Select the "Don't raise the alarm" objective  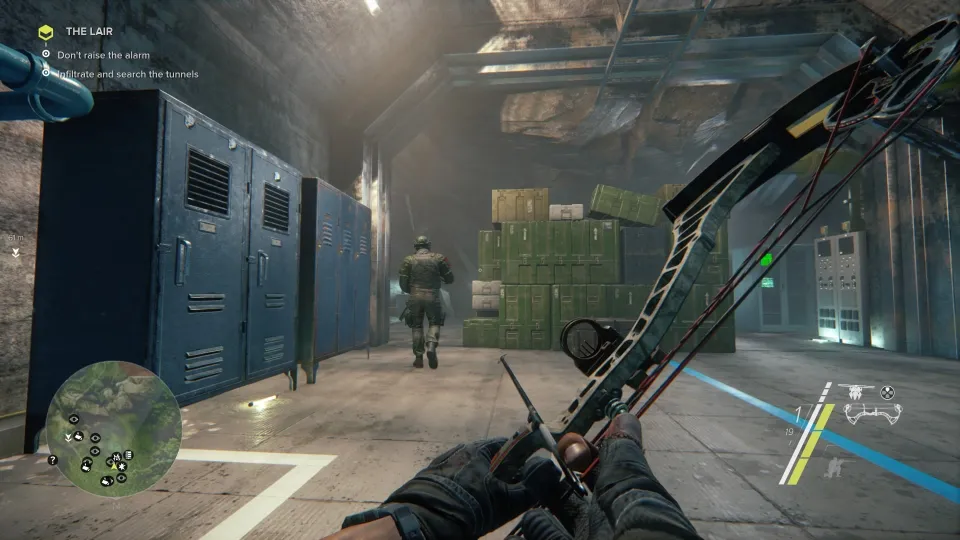pyautogui.click(x=103, y=55)
